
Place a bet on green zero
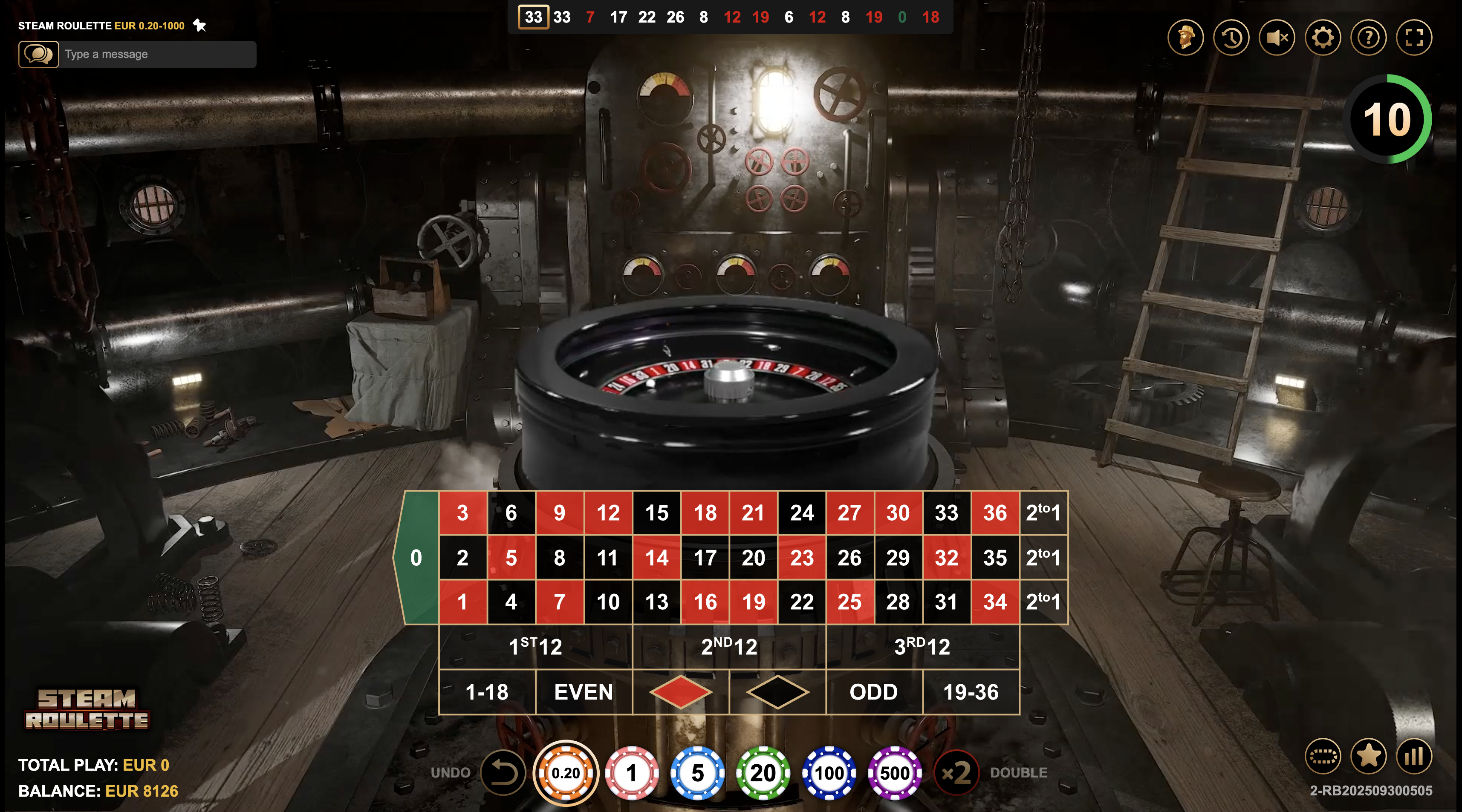[x=418, y=558]
